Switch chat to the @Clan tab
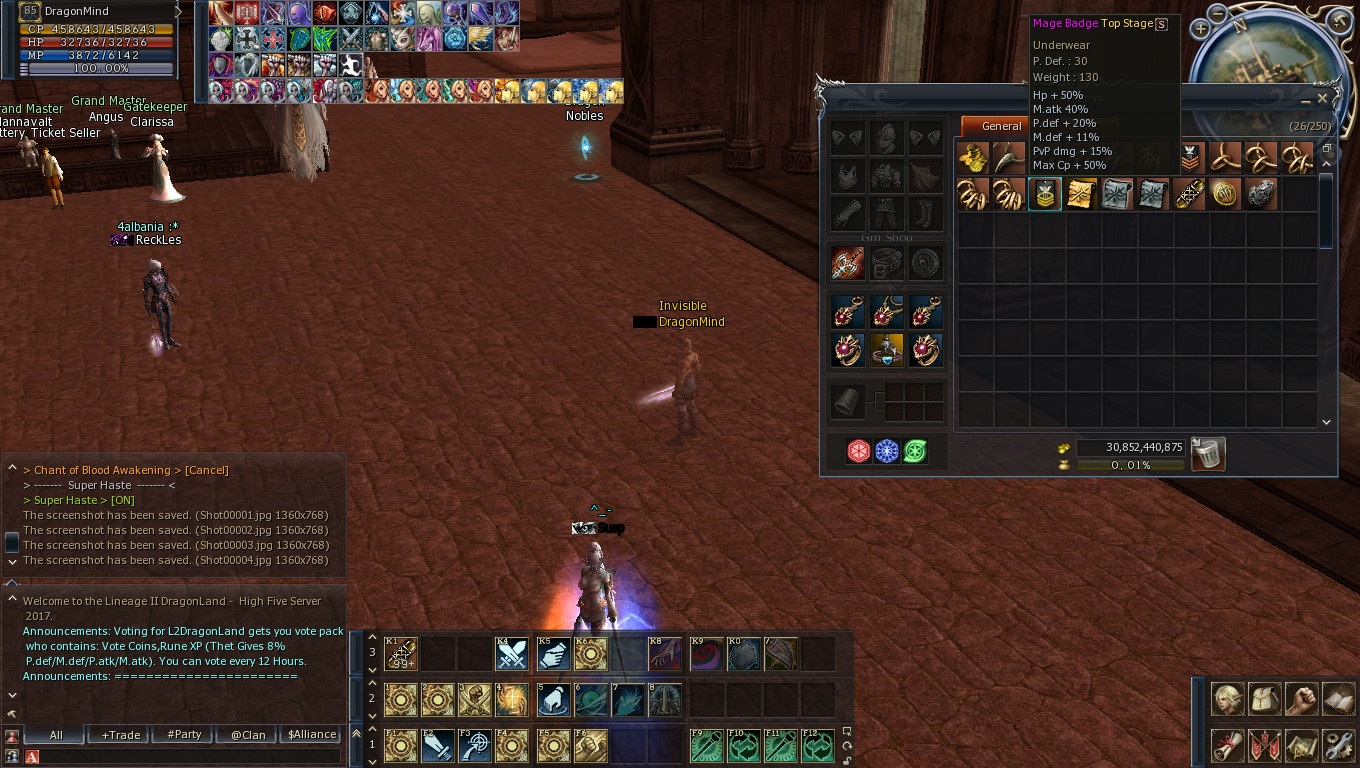Viewport: 1360px width, 768px height. coord(248,735)
